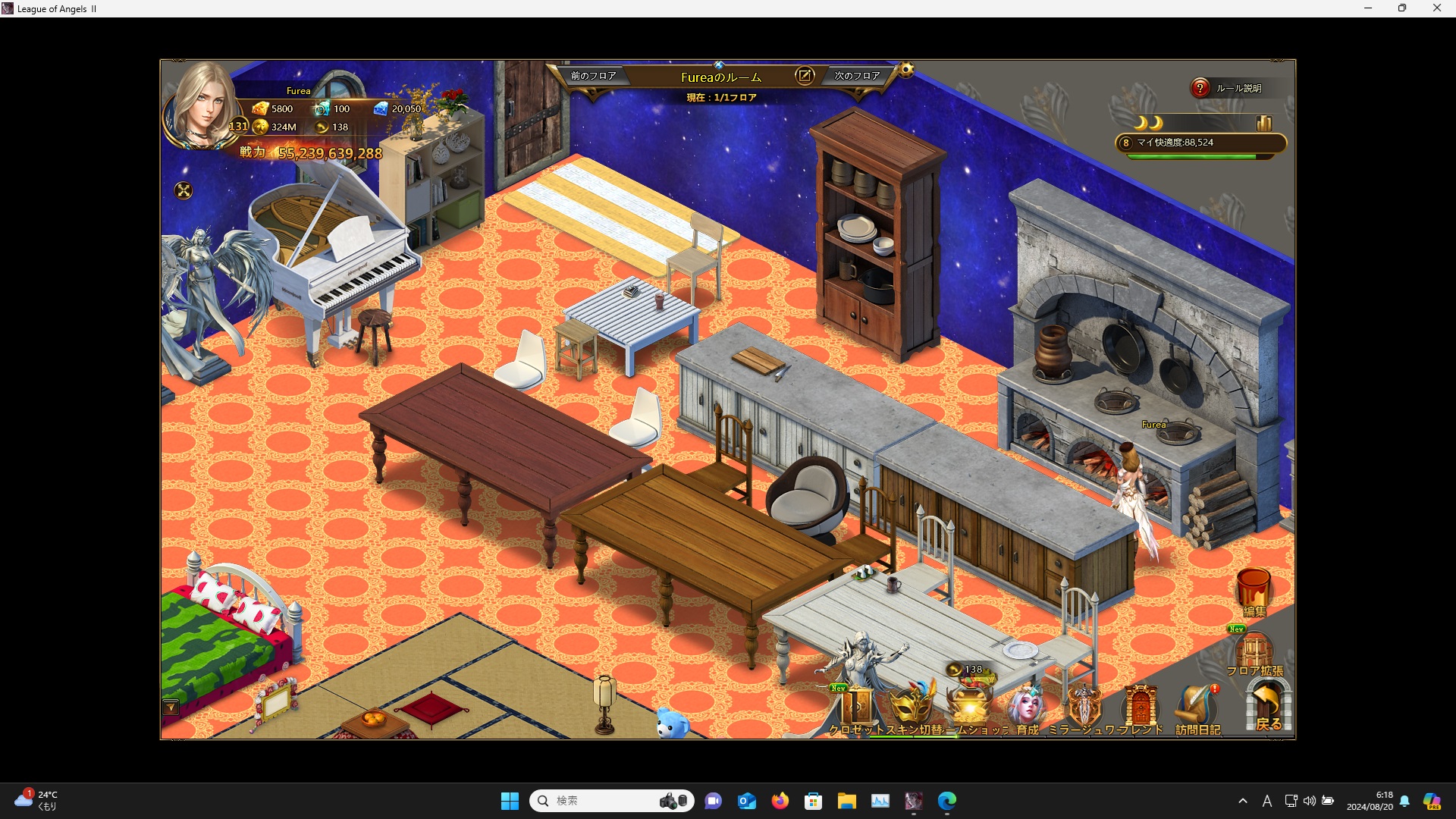Image resolution: width=1456 pixels, height=819 pixels.
Task: Open the visit diary scroll (訪問日記)
Action: click(x=1197, y=710)
